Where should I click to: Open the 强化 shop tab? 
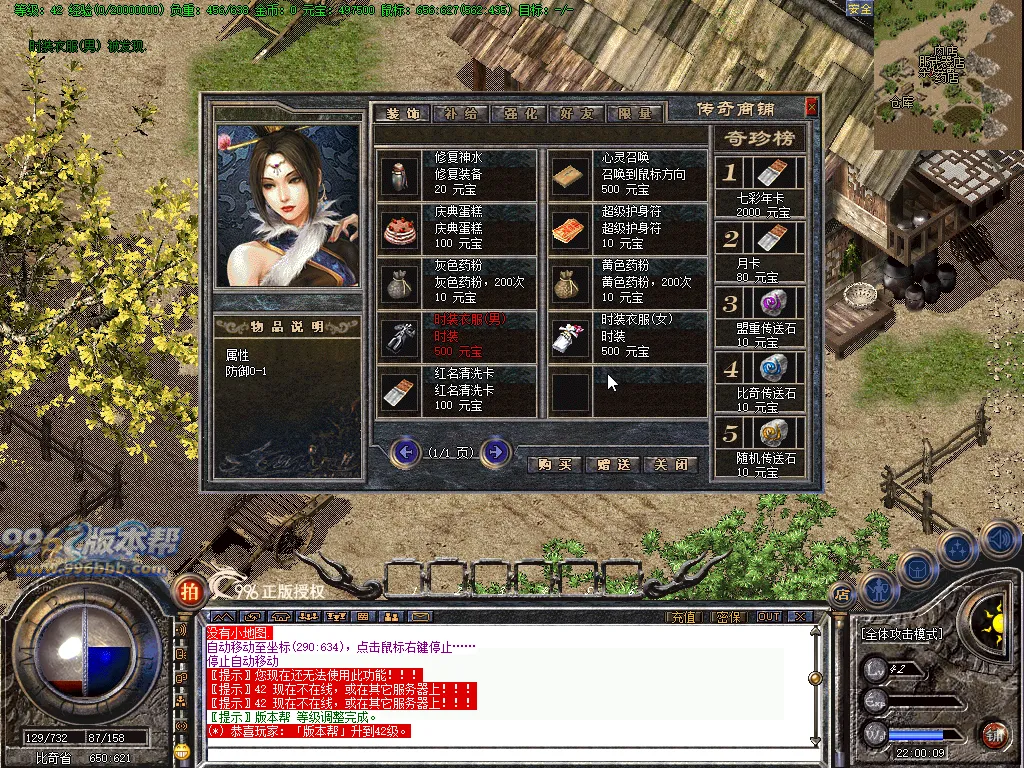pos(518,113)
